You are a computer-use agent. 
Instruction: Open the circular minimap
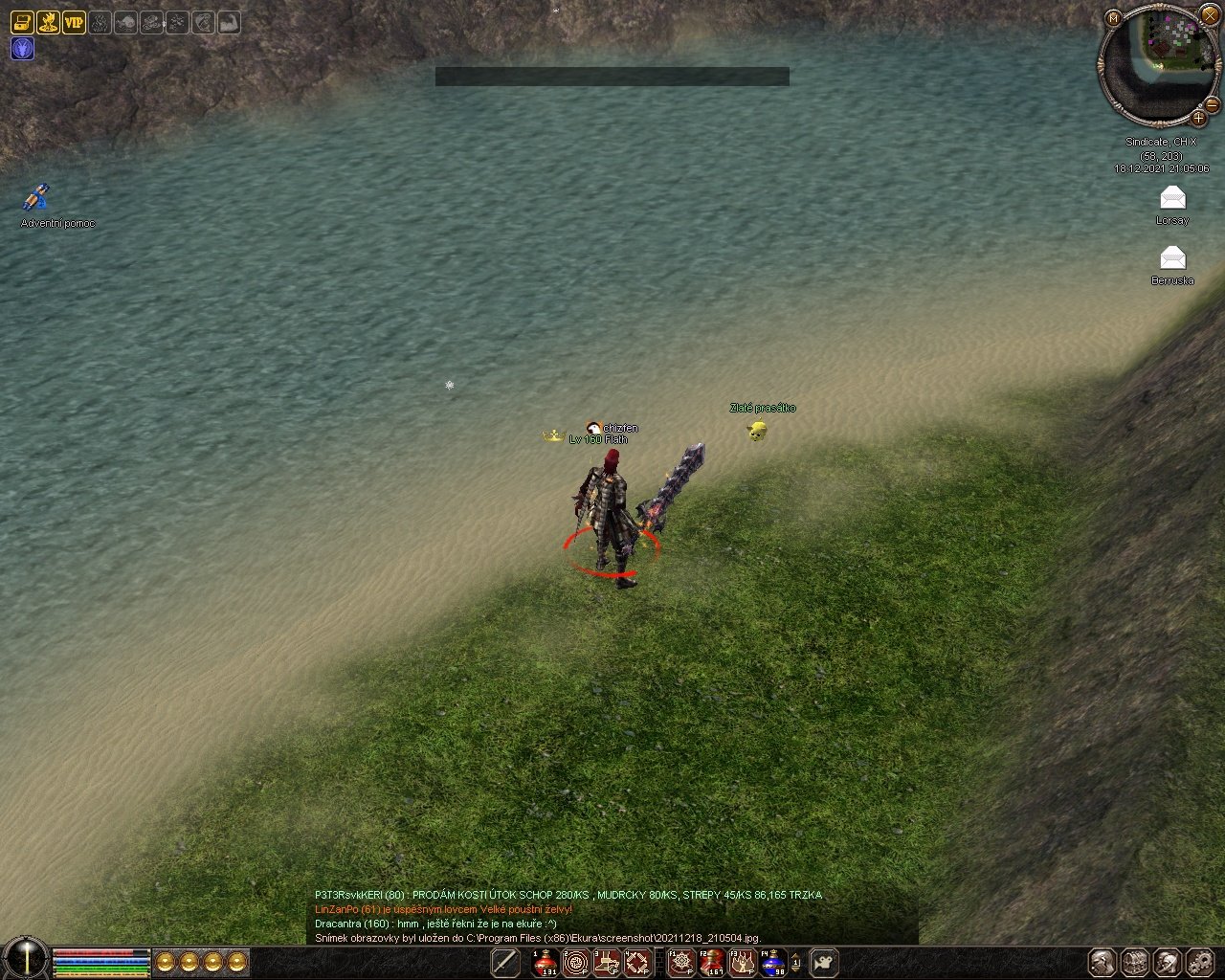point(1159,59)
